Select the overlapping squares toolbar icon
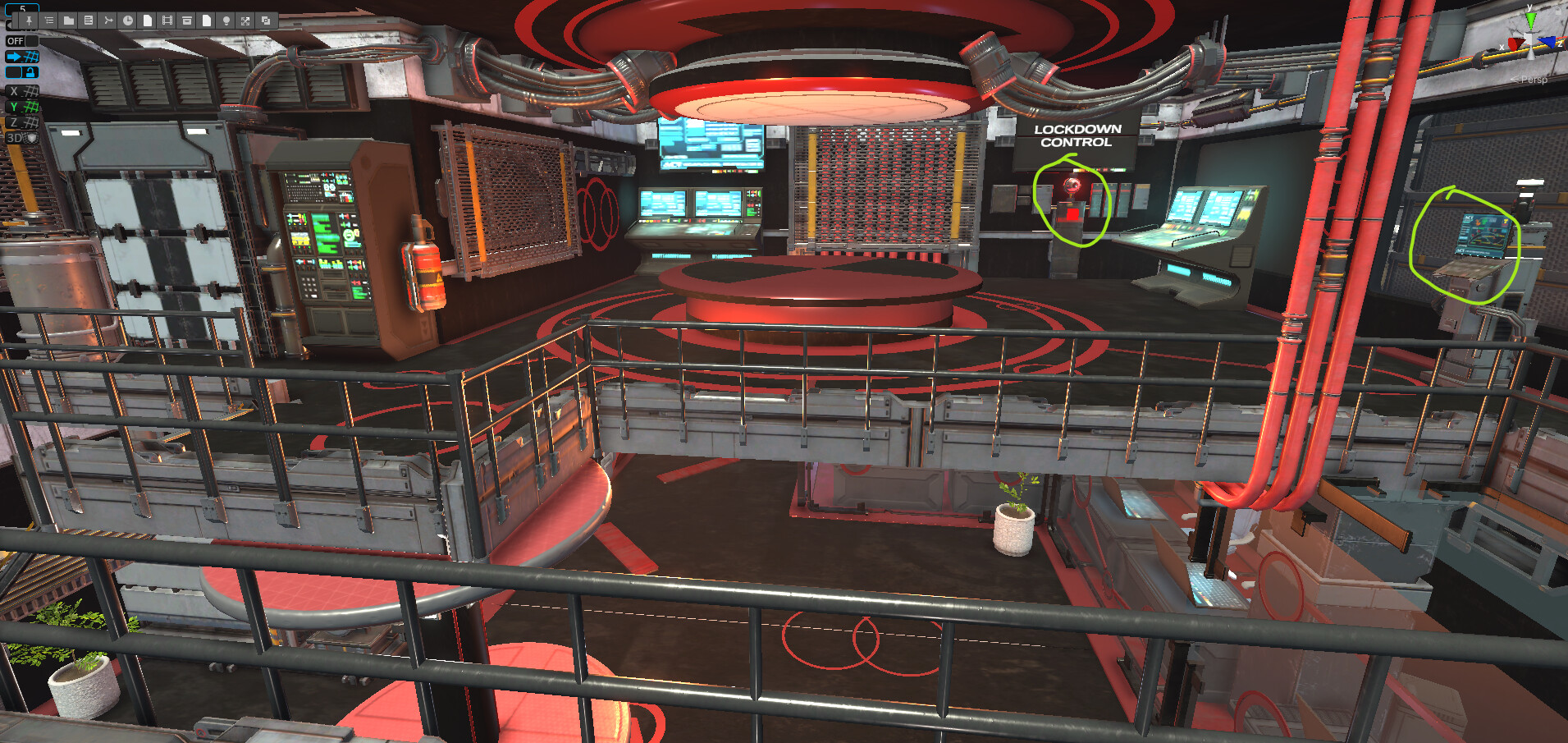1568x743 pixels. 266,21
